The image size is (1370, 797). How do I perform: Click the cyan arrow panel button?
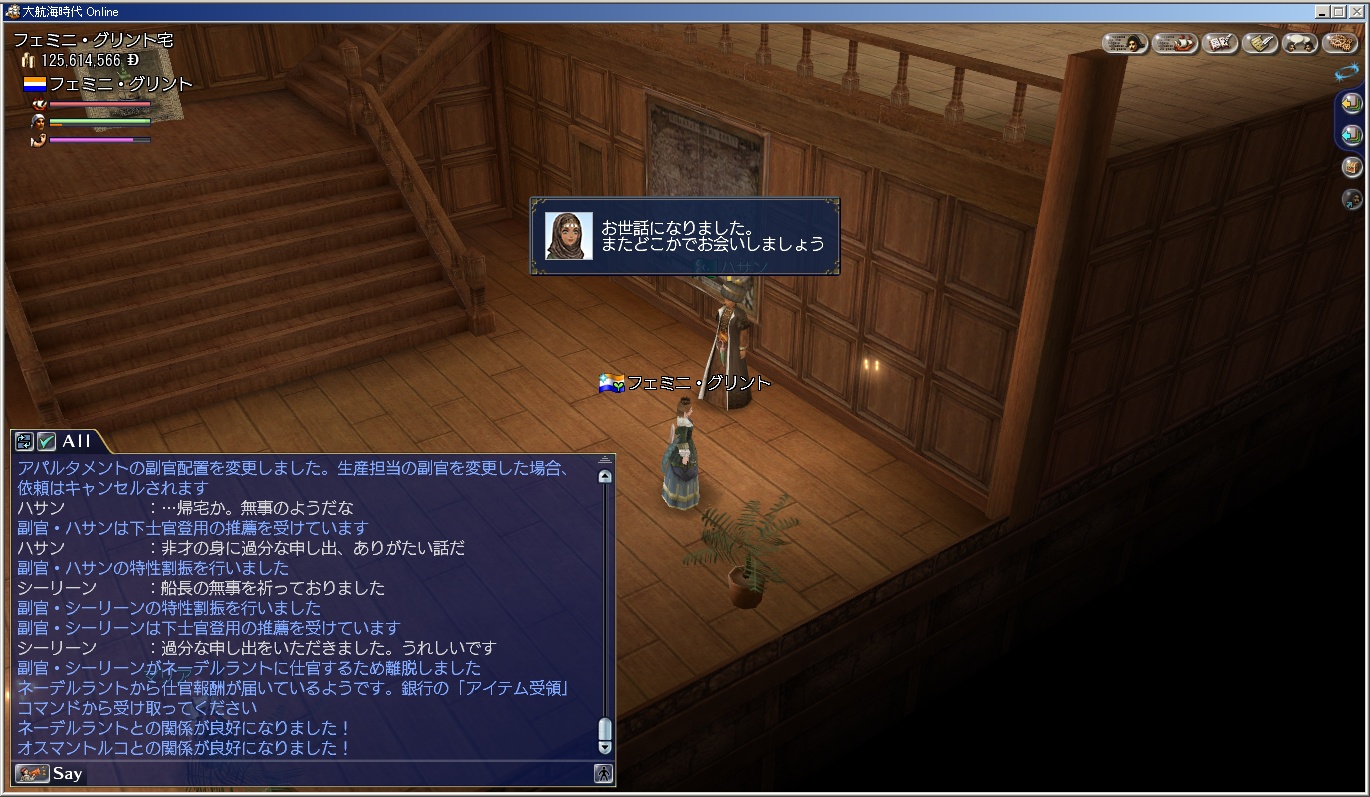1352,134
